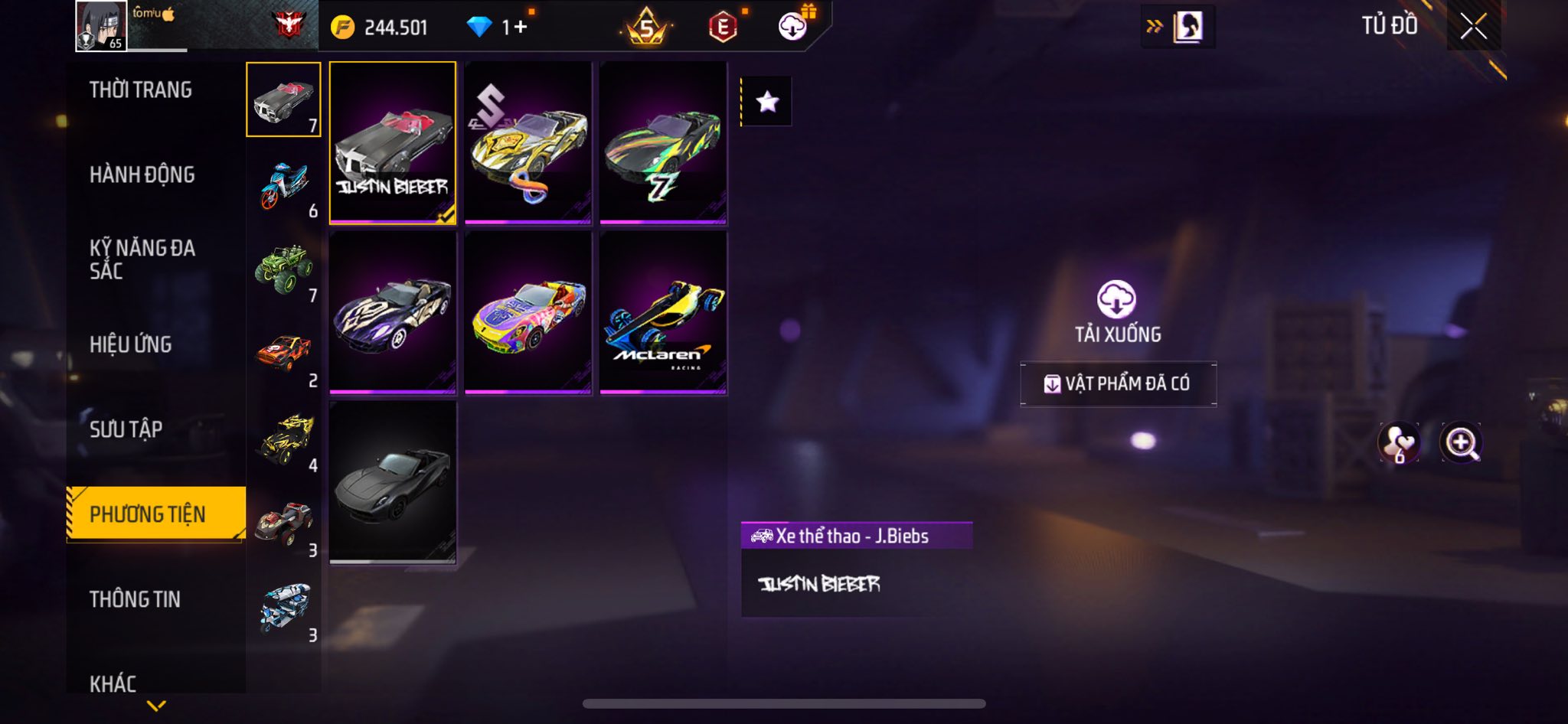Switch to the Hành Động tab
1568x724 pixels.
[x=142, y=175]
